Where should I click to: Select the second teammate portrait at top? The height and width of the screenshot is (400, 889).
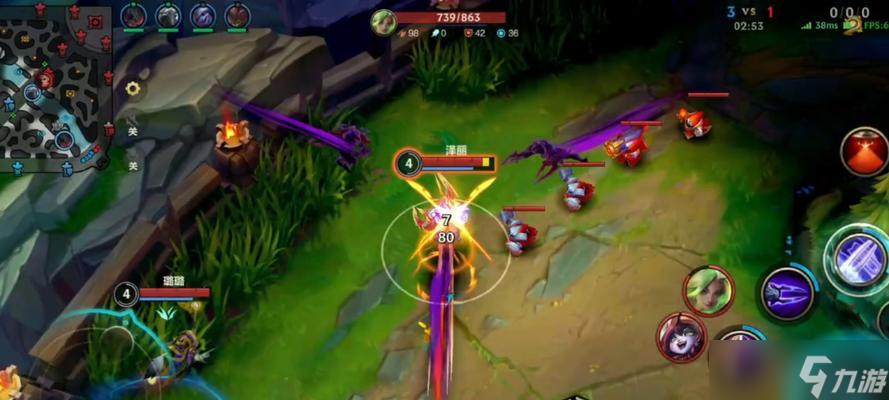point(168,16)
